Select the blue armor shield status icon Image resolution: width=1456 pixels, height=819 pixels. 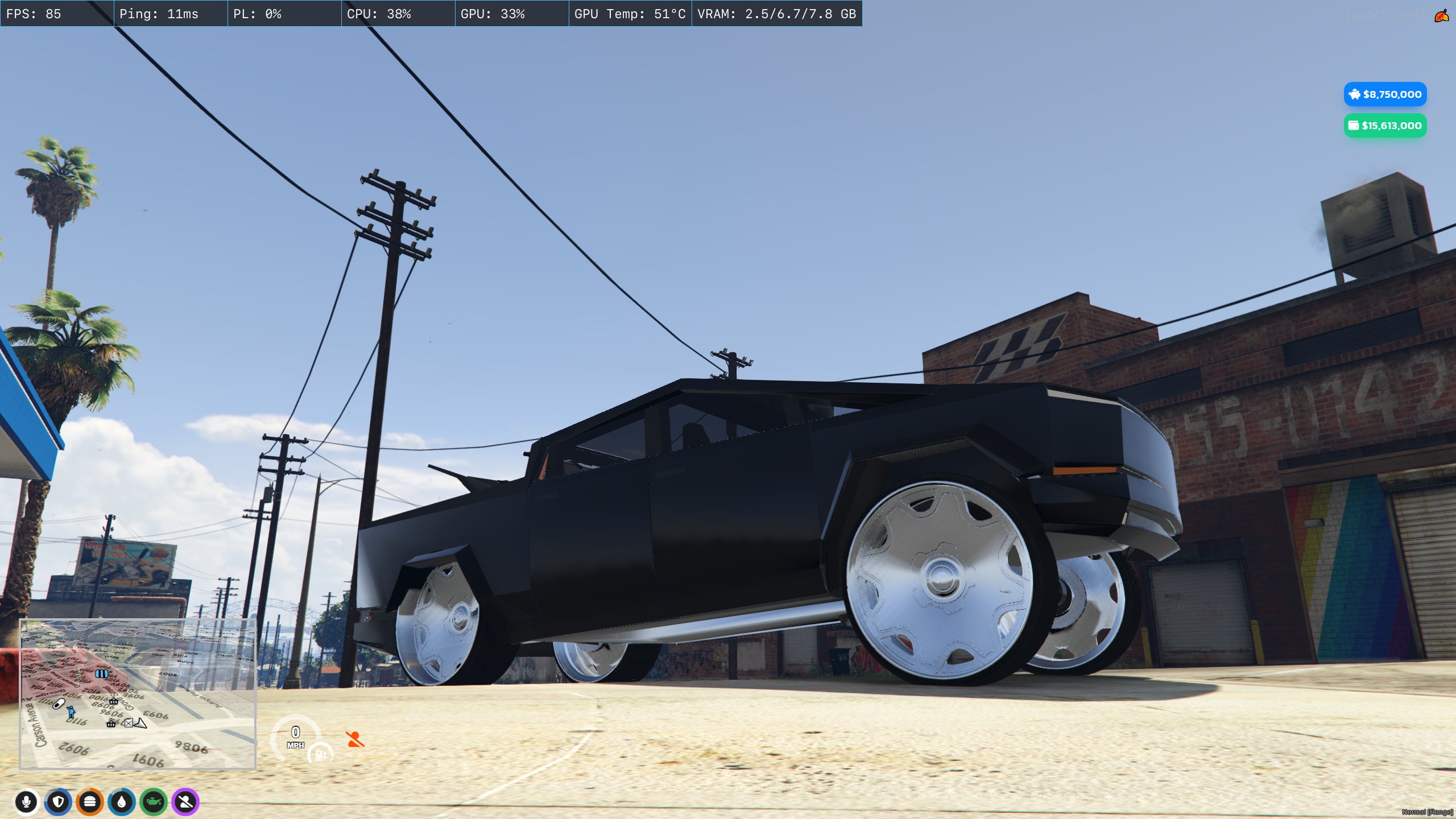[x=58, y=802]
